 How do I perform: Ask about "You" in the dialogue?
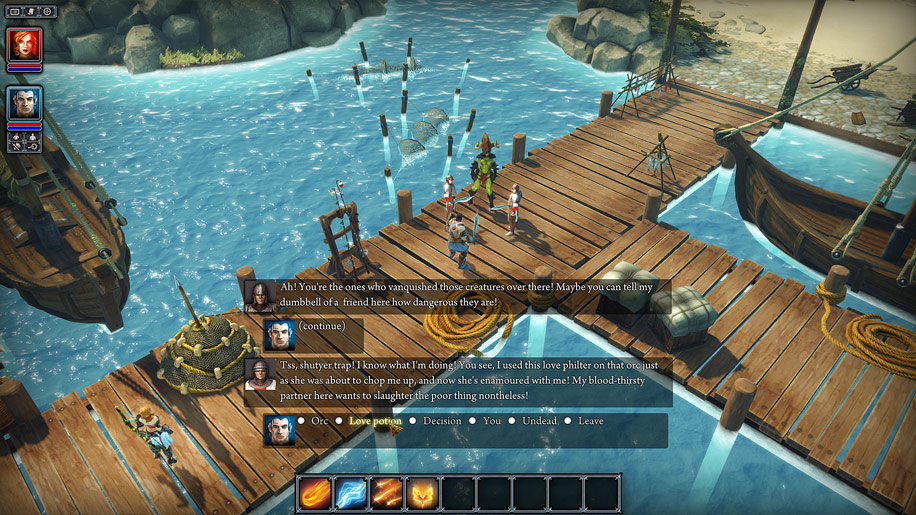[x=492, y=421]
